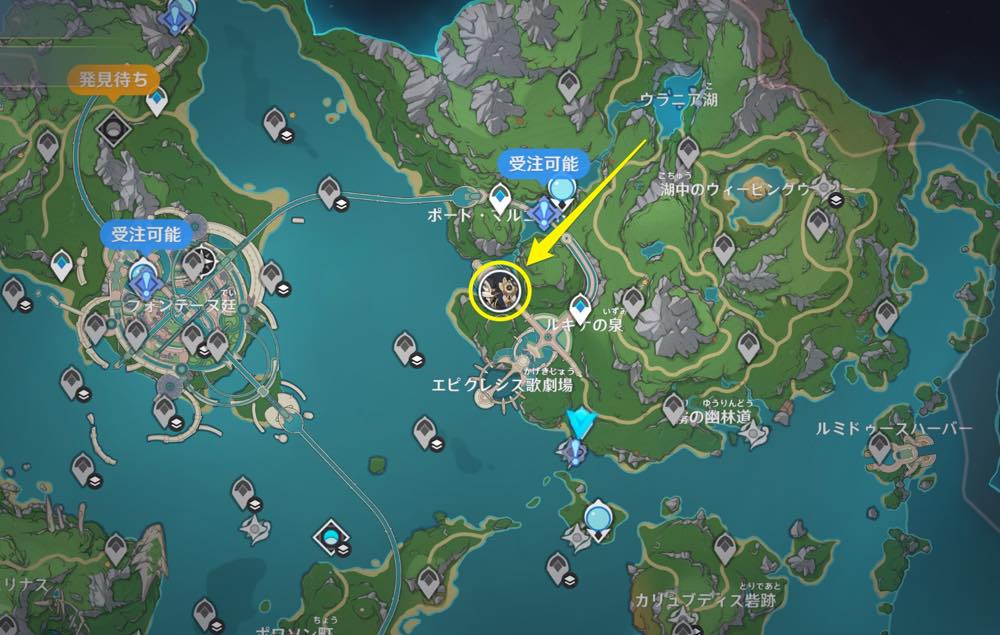Select the grey waypoint just below ウラニア湖
Screen dimensions: 1000x635
tap(687, 151)
